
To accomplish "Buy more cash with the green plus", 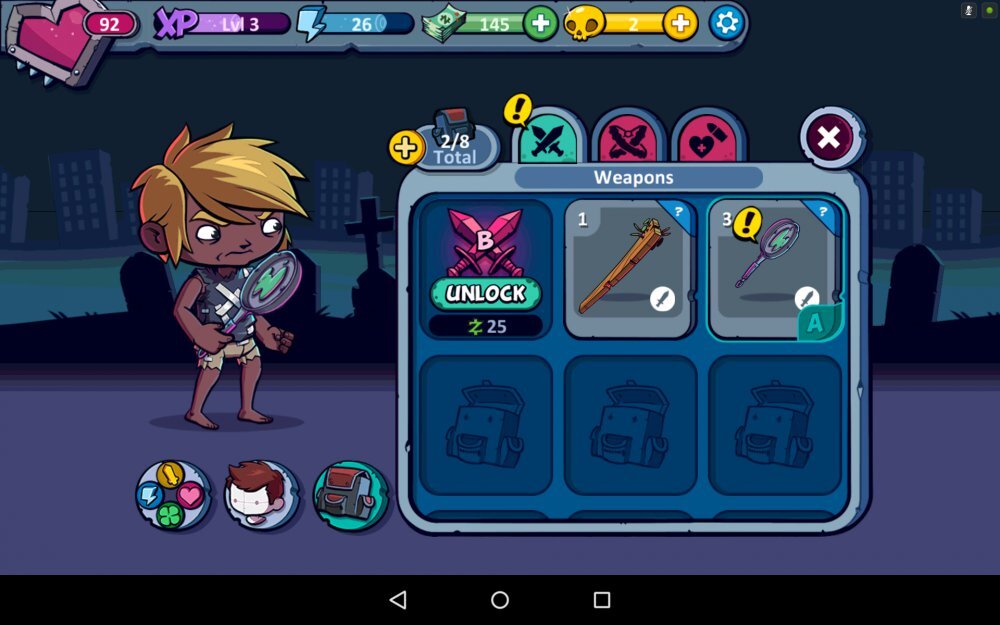I will click(x=541, y=23).
